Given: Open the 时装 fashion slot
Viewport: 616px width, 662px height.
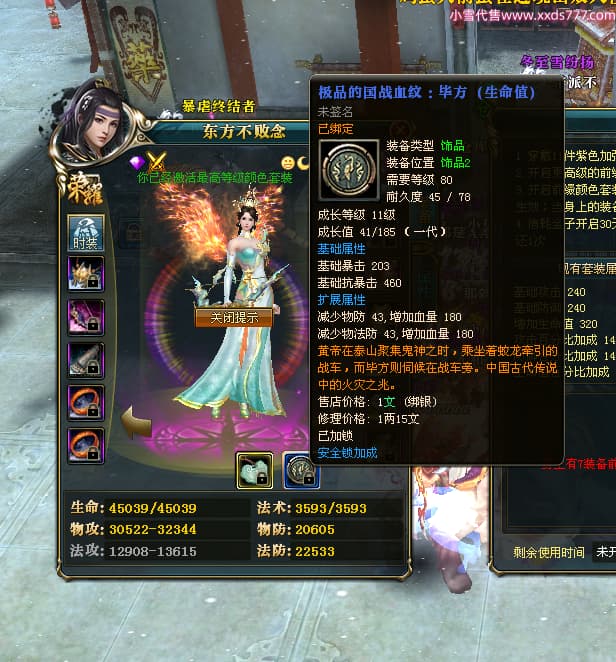Looking at the screenshot, I should click(x=85, y=230).
